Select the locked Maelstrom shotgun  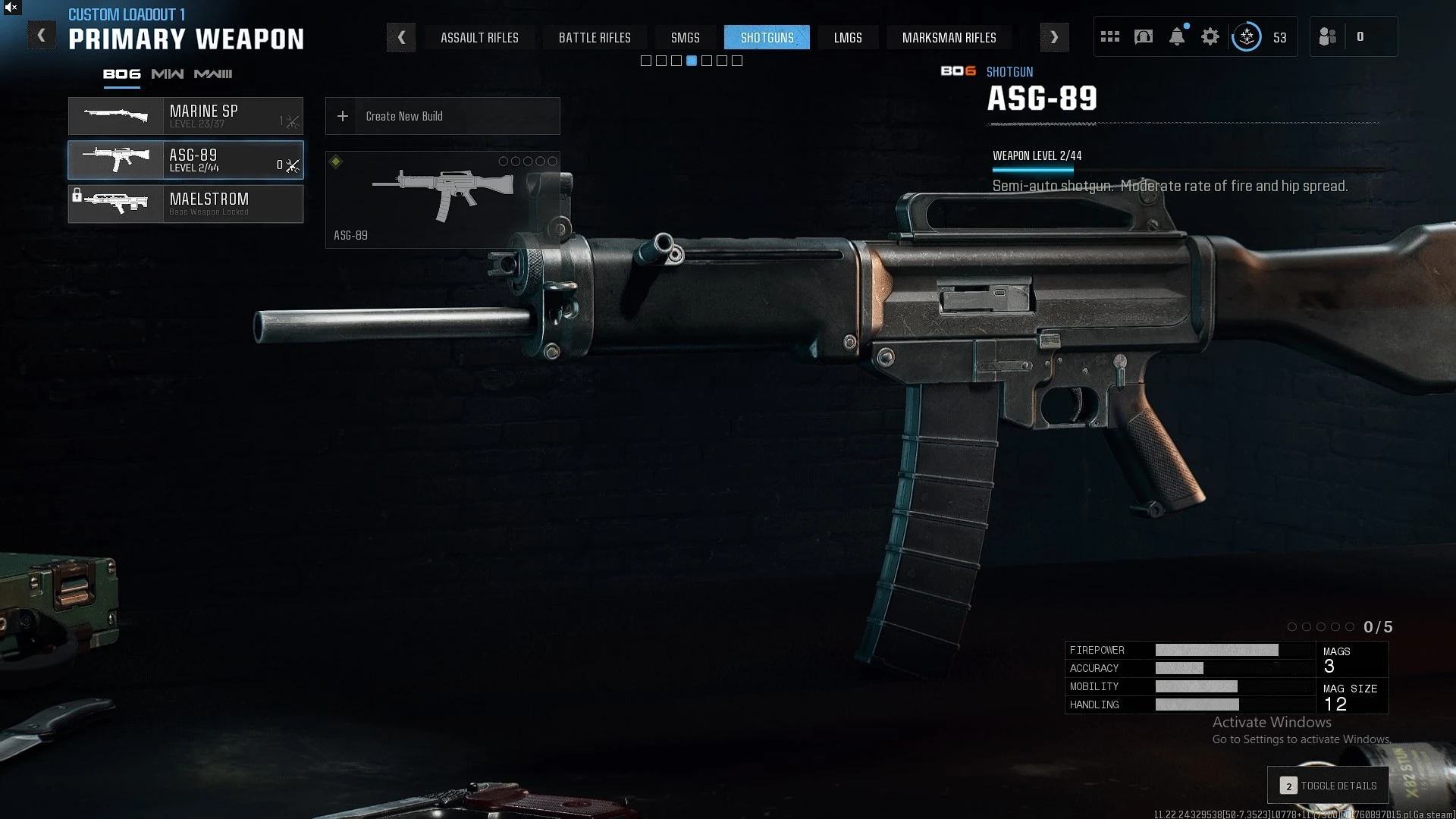click(185, 204)
